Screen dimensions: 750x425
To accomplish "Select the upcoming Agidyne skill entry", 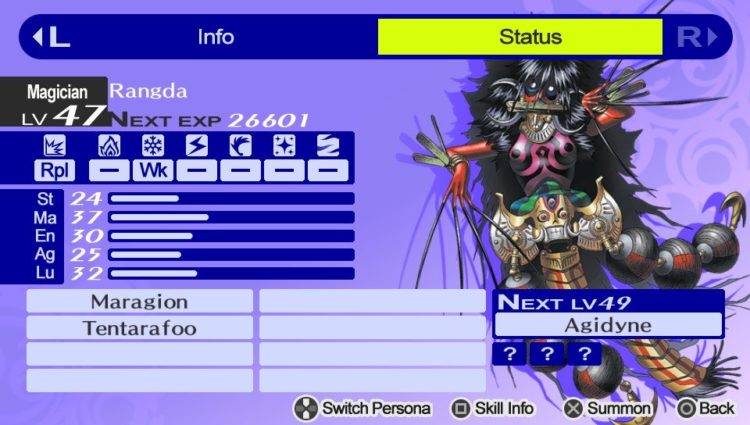I will (x=608, y=325).
